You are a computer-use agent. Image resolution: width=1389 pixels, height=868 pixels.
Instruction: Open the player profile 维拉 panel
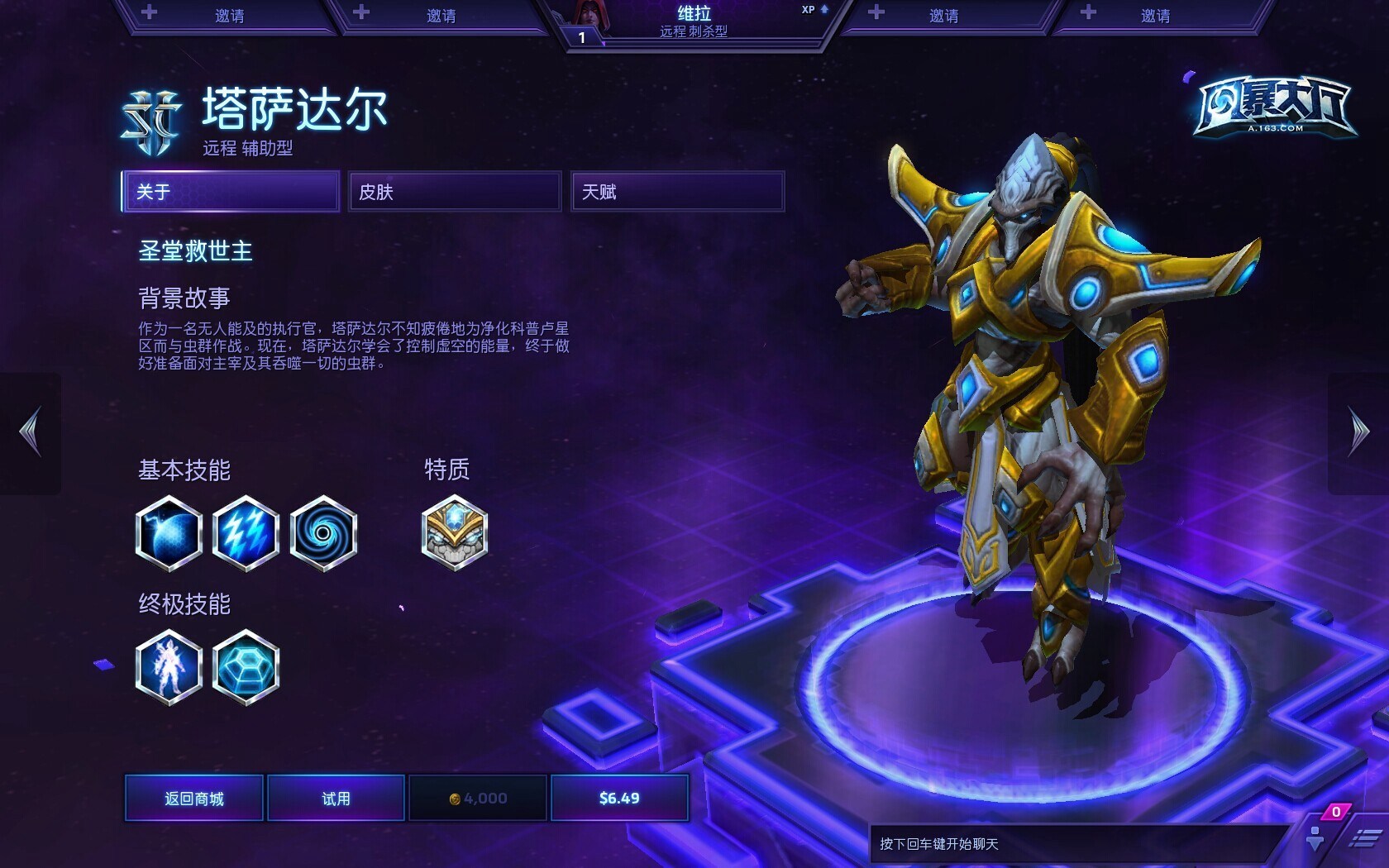(694, 22)
